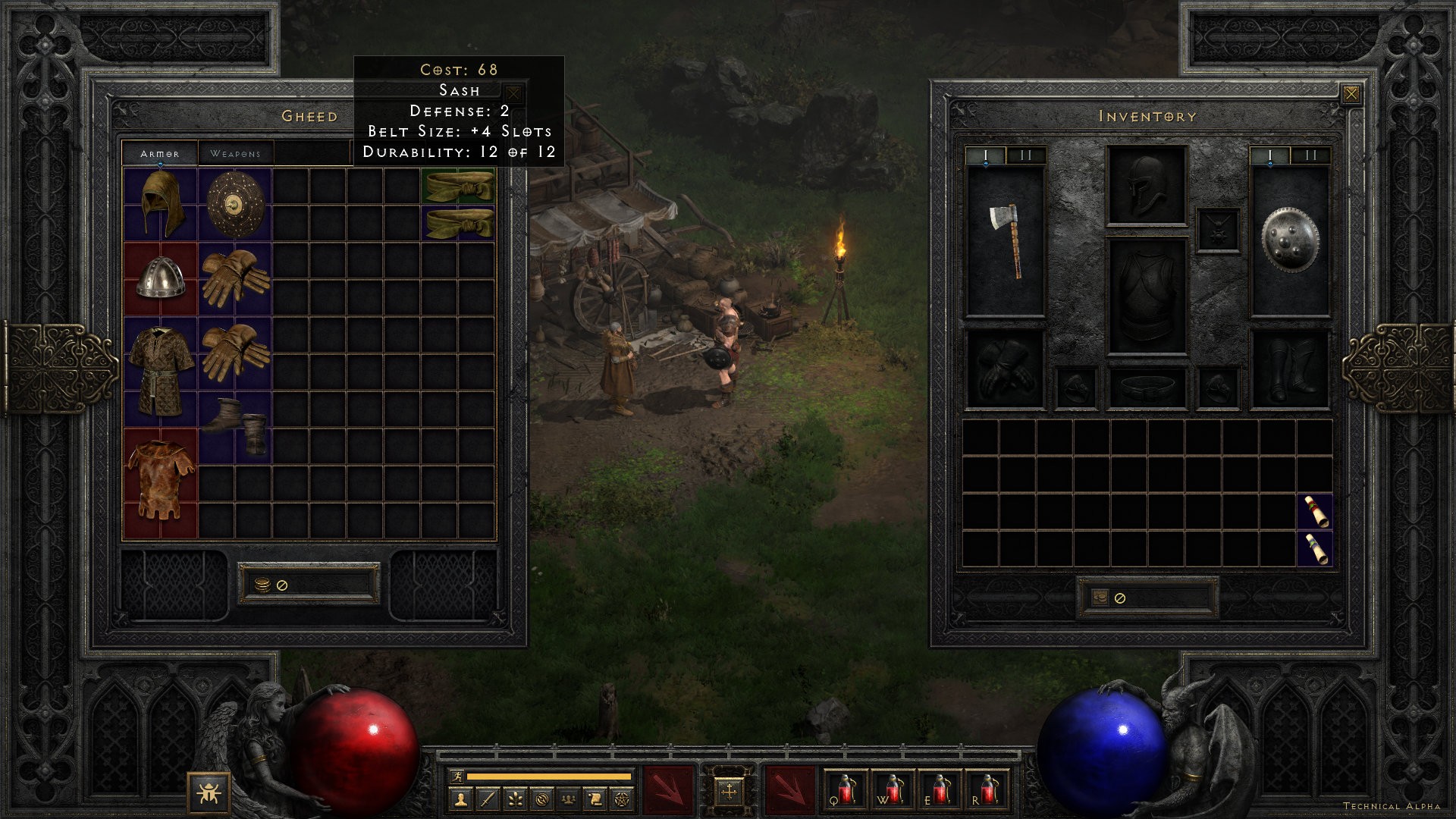The width and height of the screenshot is (1456, 819).
Task: Choose the steel skull cap helmet
Action: pos(160,278)
